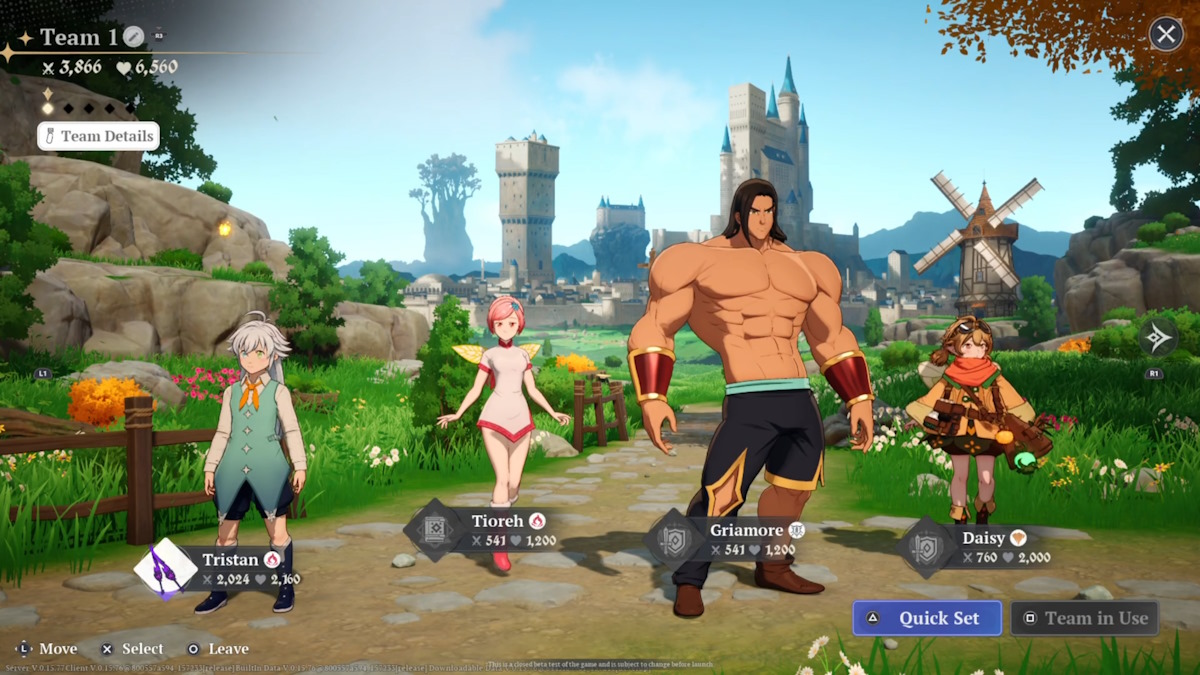Switch to the next team with the arrow icon
The image size is (1200, 675).
click(x=1158, y=338)
